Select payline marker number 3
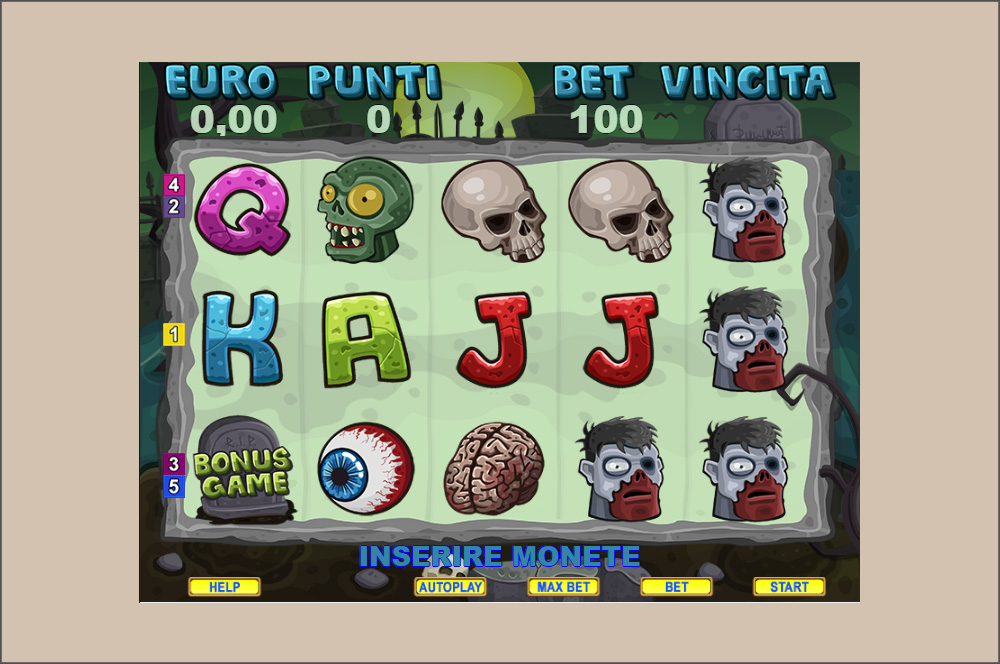Screen dimensions: 1000x664 coord(174,464)
